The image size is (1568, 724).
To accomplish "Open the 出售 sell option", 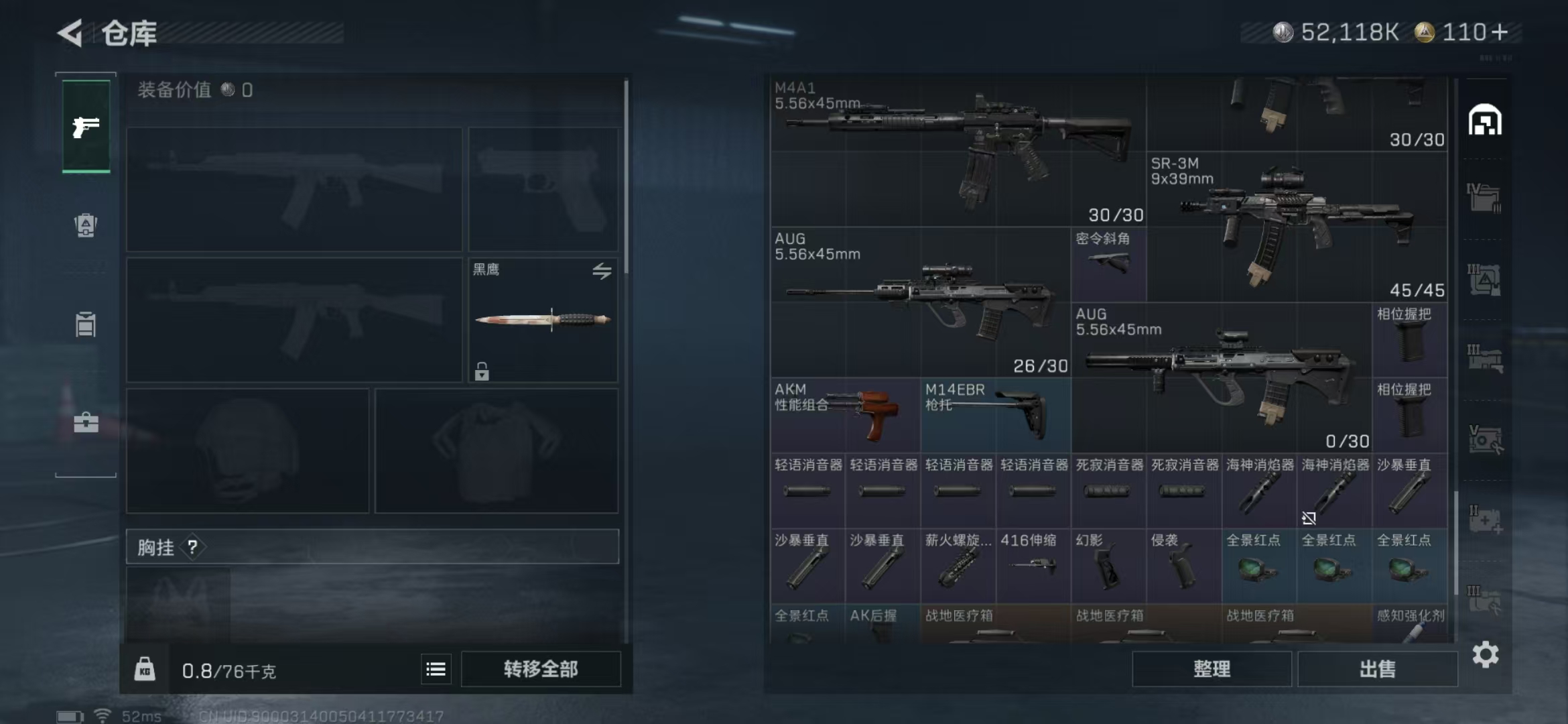I will tap(1377, 669).
